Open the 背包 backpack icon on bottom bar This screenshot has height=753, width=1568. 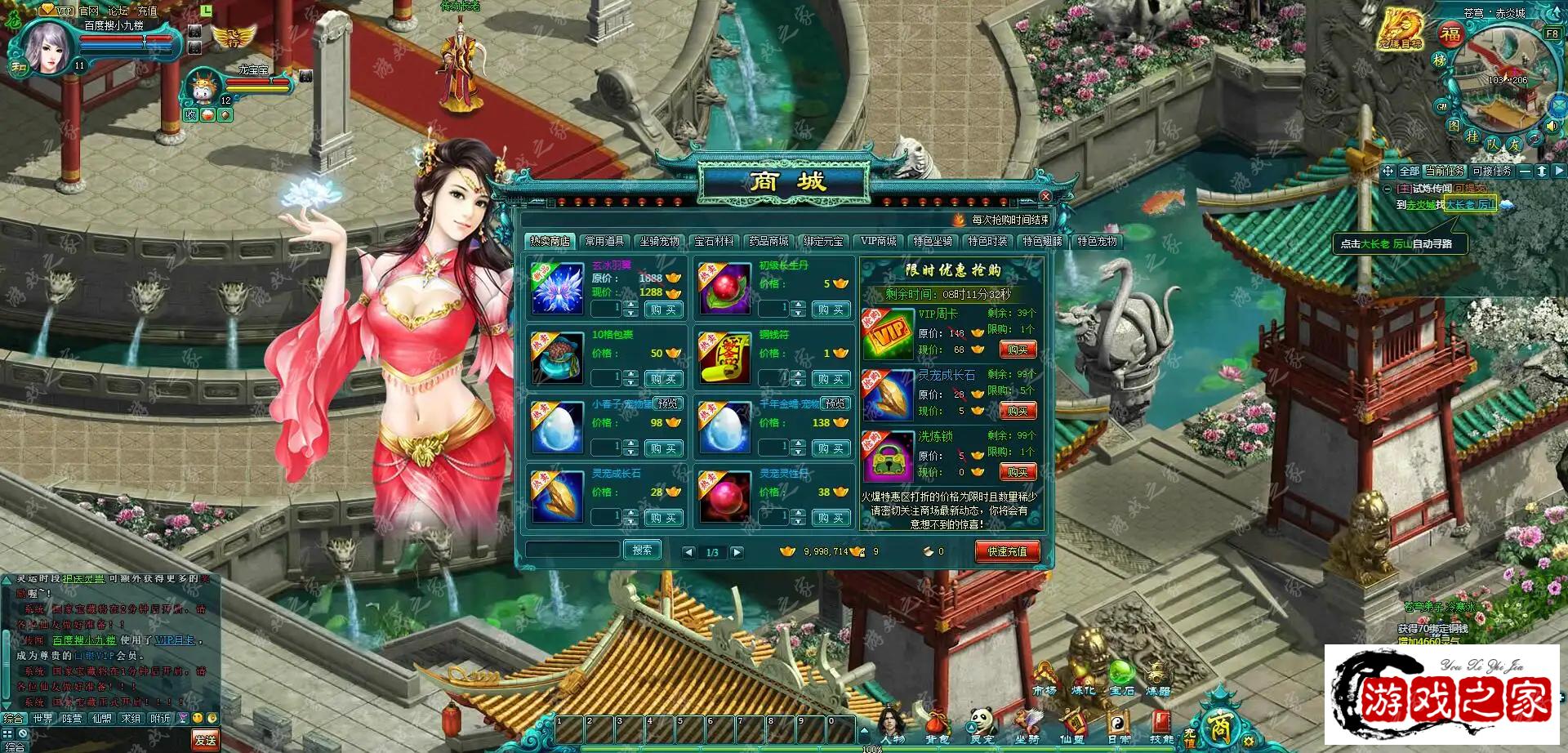point(935,722)
